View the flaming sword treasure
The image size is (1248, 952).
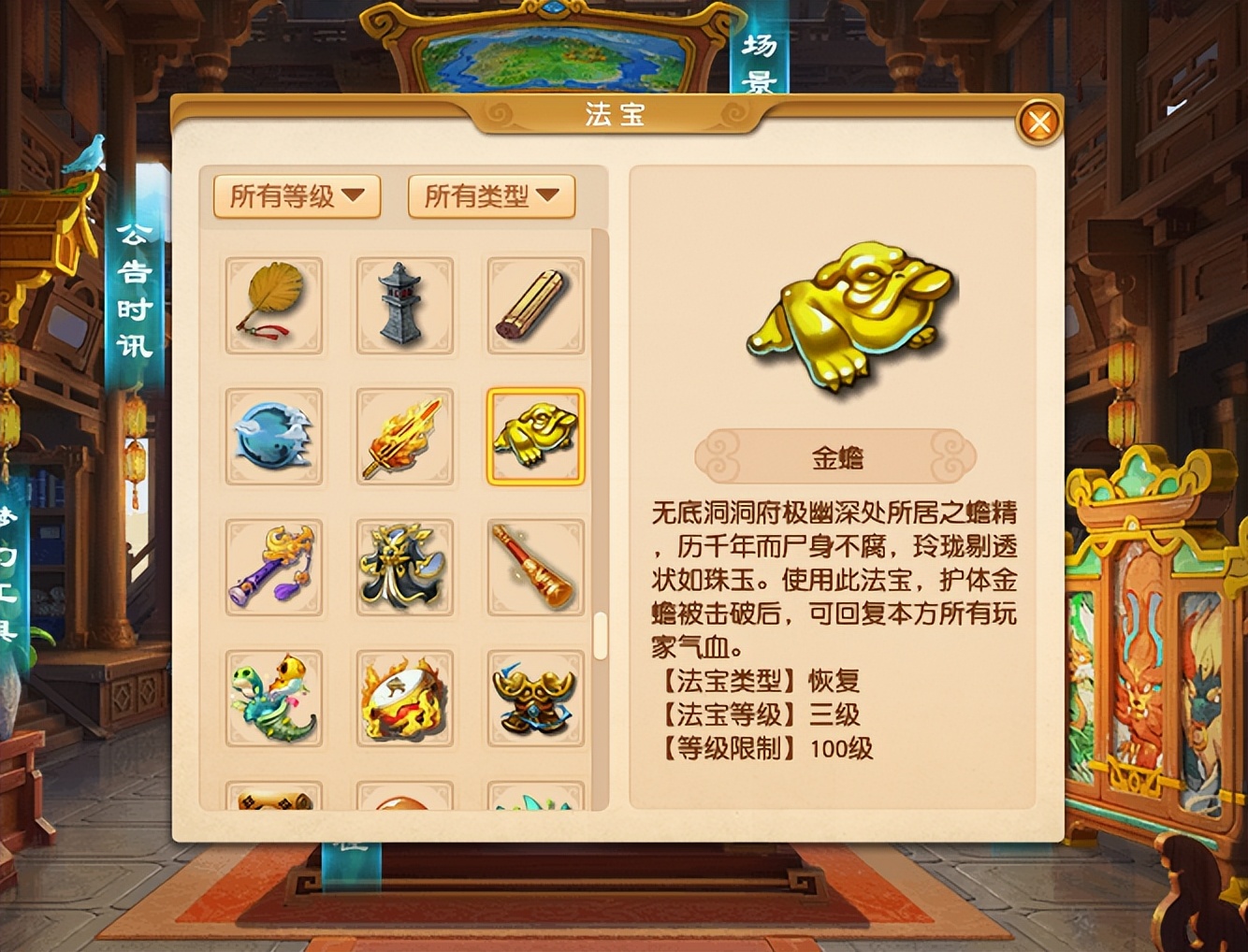coord(404,438)
